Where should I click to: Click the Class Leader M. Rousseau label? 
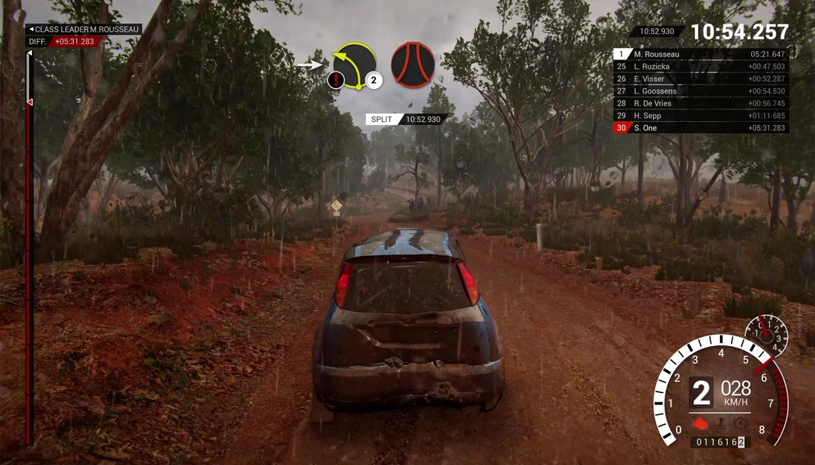click(84, 30)
